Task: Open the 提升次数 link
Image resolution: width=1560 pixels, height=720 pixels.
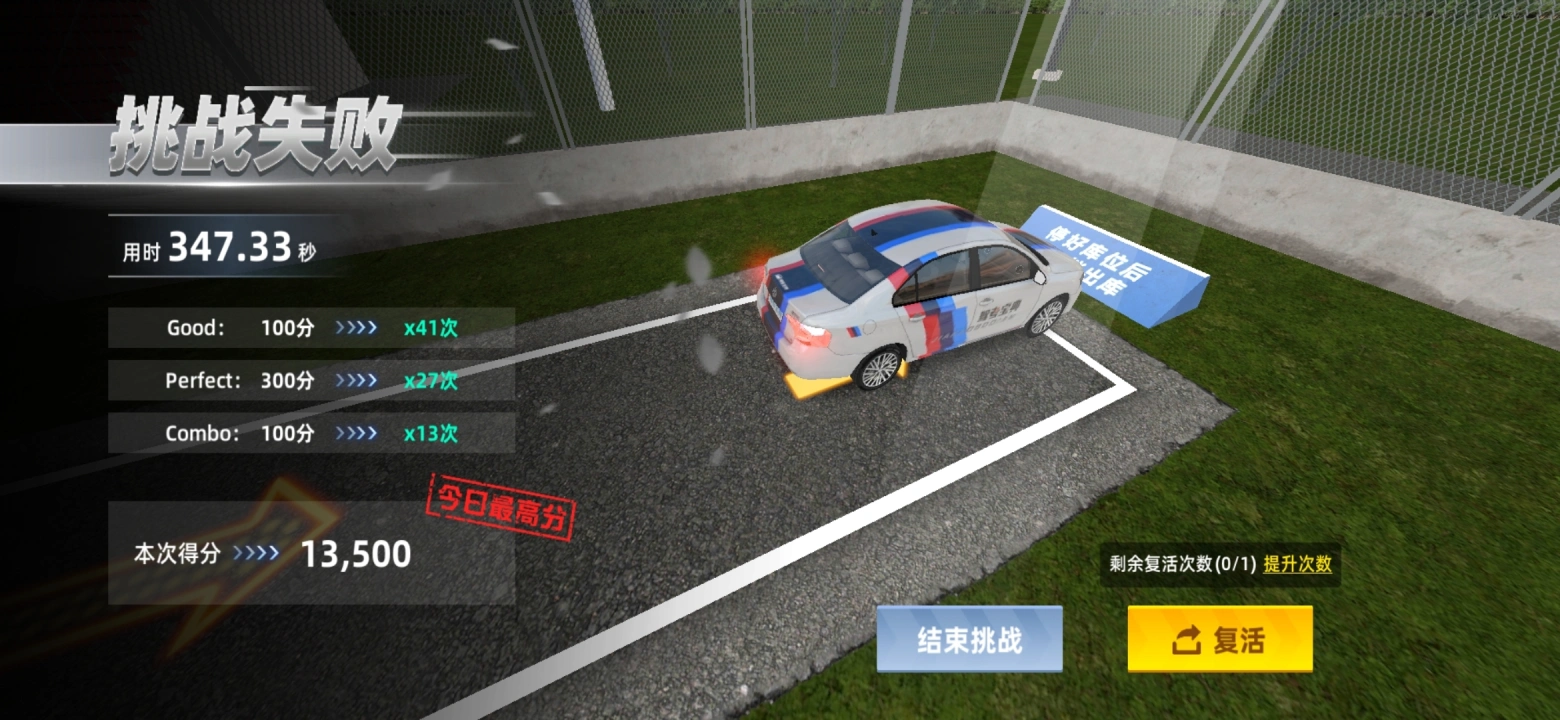Action: tap(1297, 563)
